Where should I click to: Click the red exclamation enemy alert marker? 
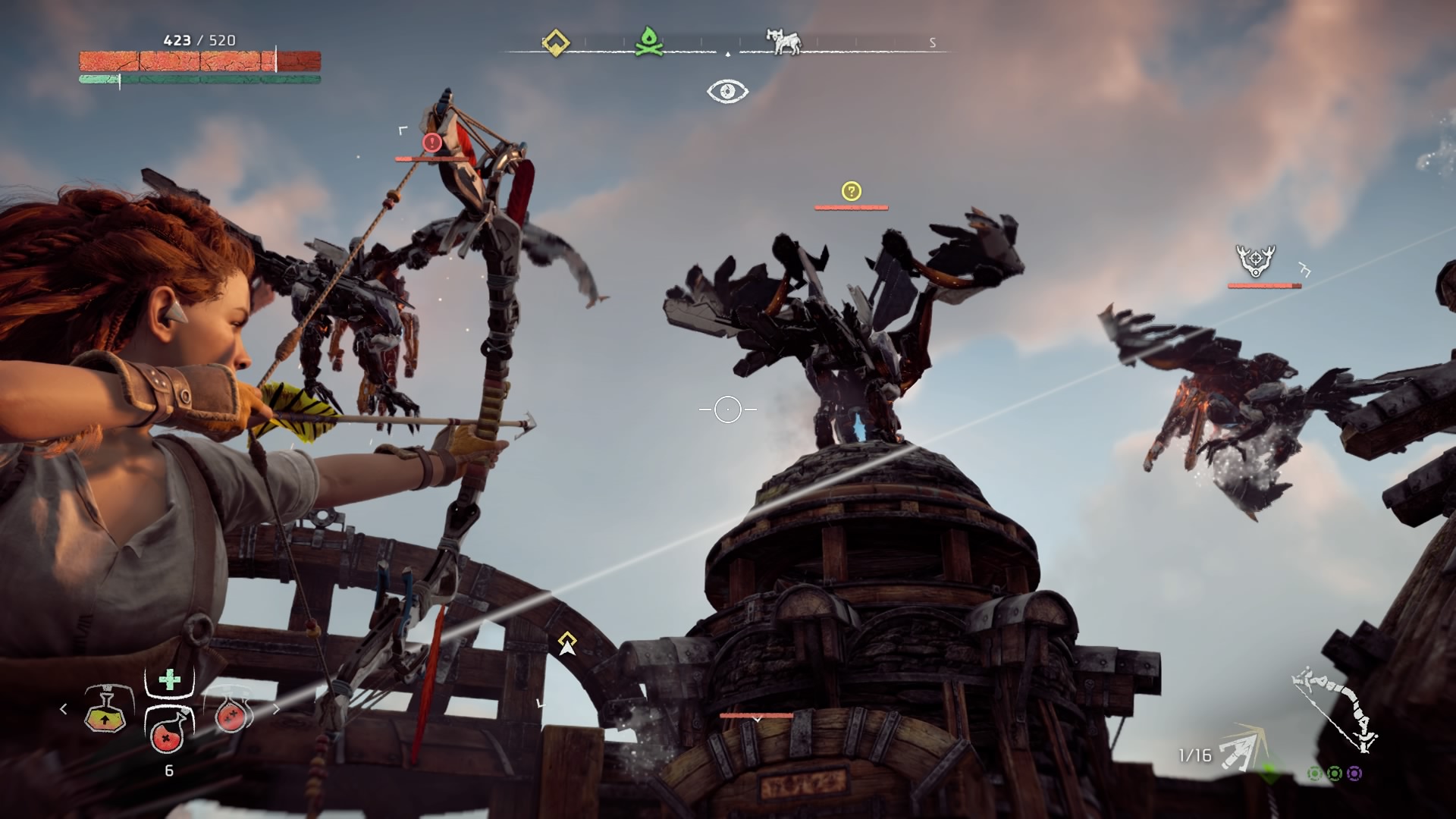coord(432,142)
